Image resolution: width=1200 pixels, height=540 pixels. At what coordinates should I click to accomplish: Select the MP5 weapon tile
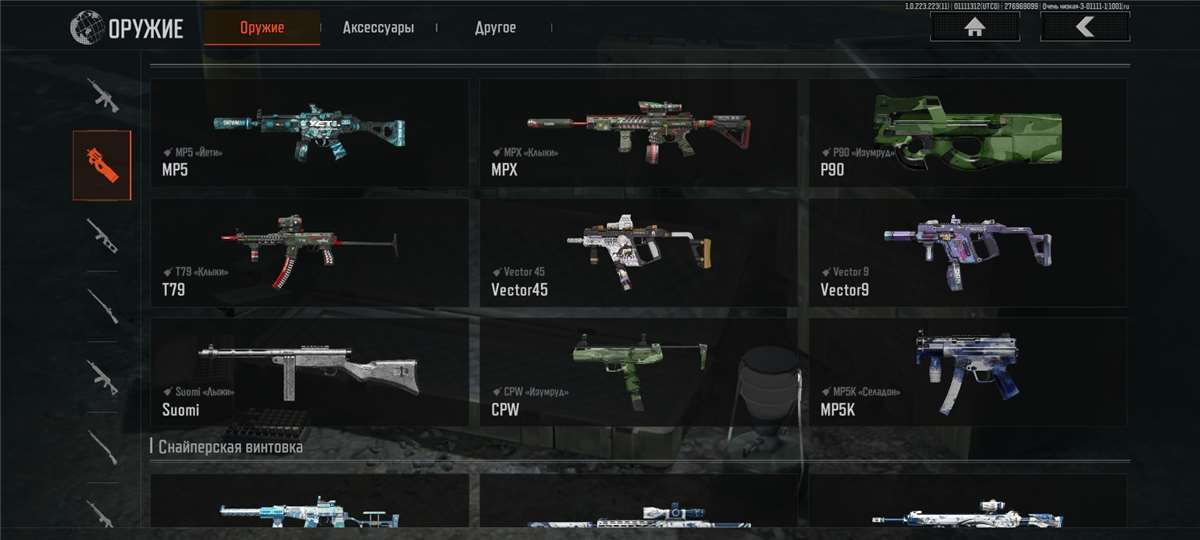[x=309, y=133]
